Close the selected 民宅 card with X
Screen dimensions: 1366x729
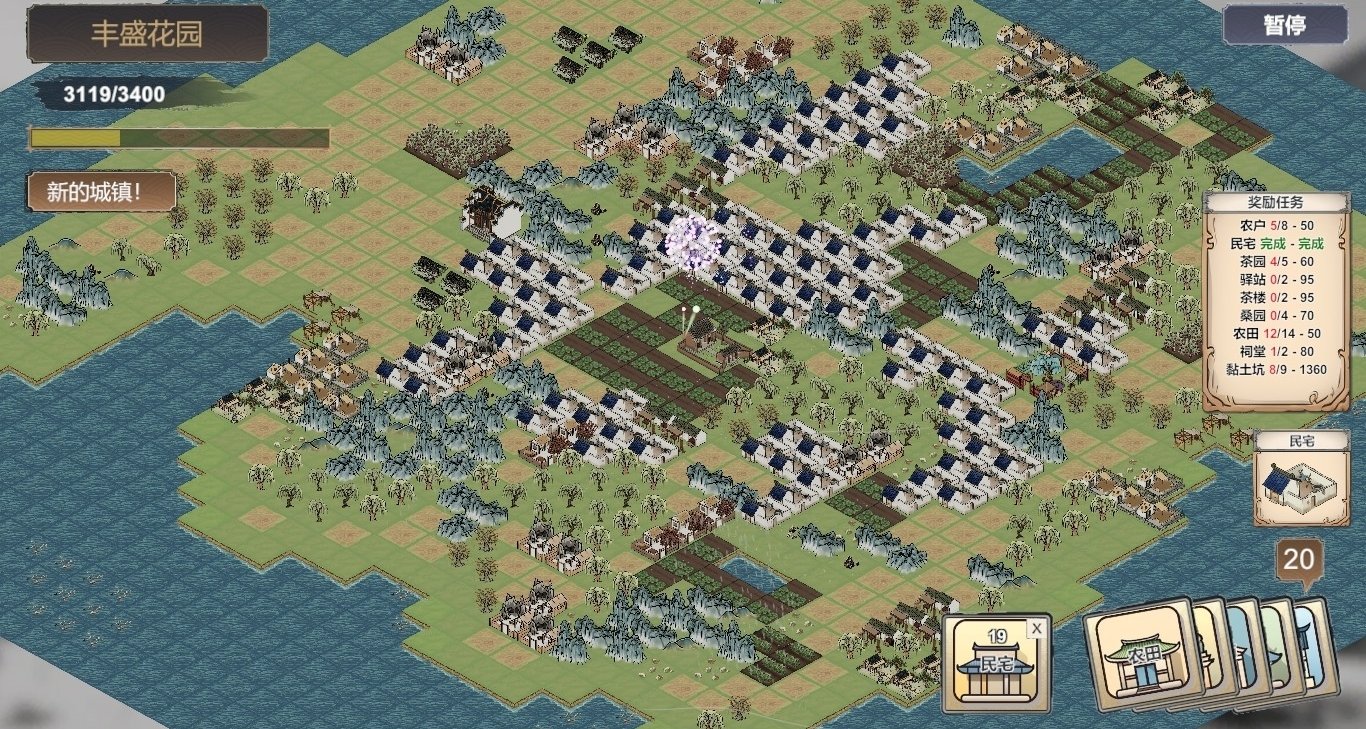[x=1037, y=628]
